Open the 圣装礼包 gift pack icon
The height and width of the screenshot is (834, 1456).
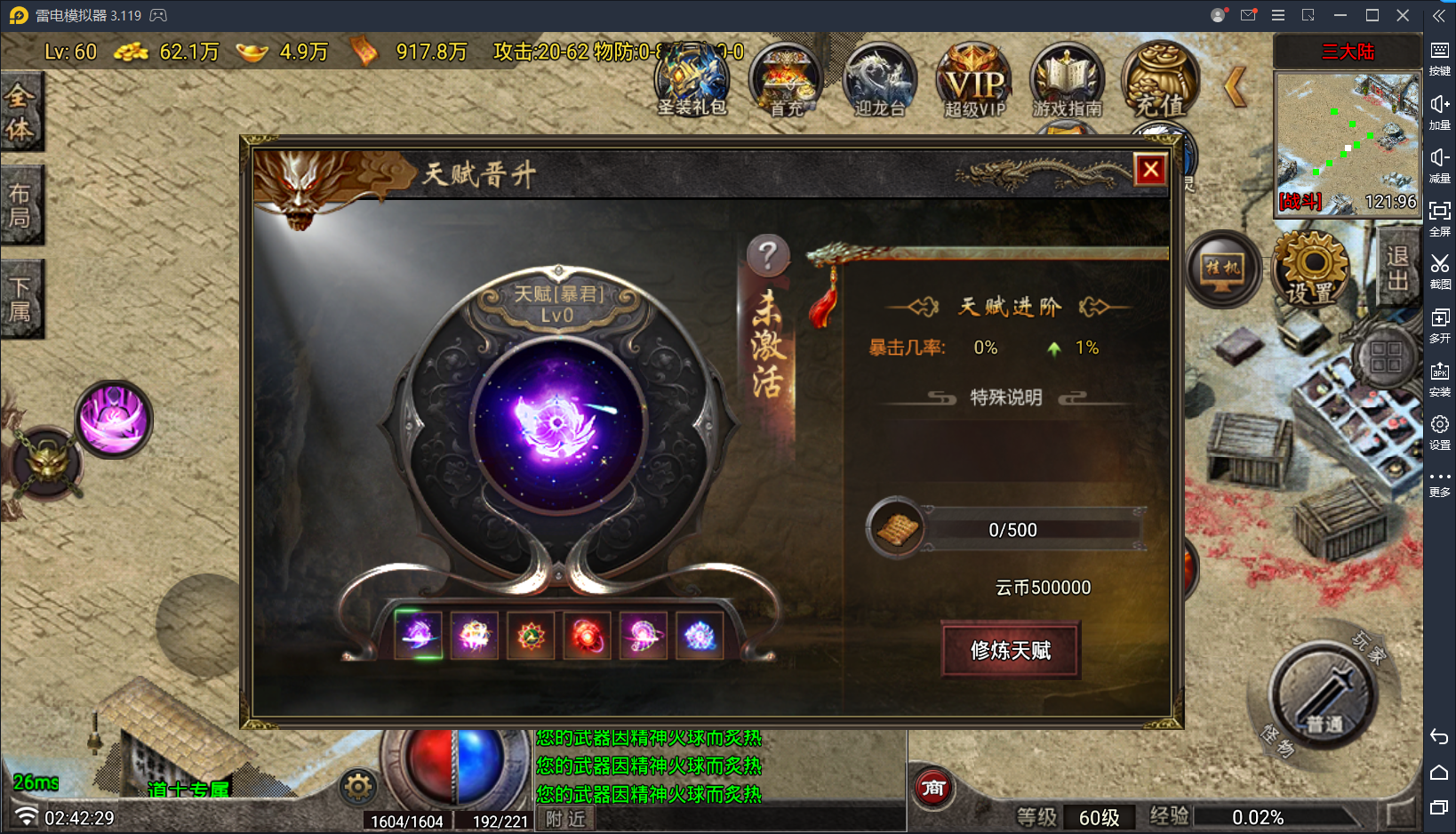coord(693,80)
